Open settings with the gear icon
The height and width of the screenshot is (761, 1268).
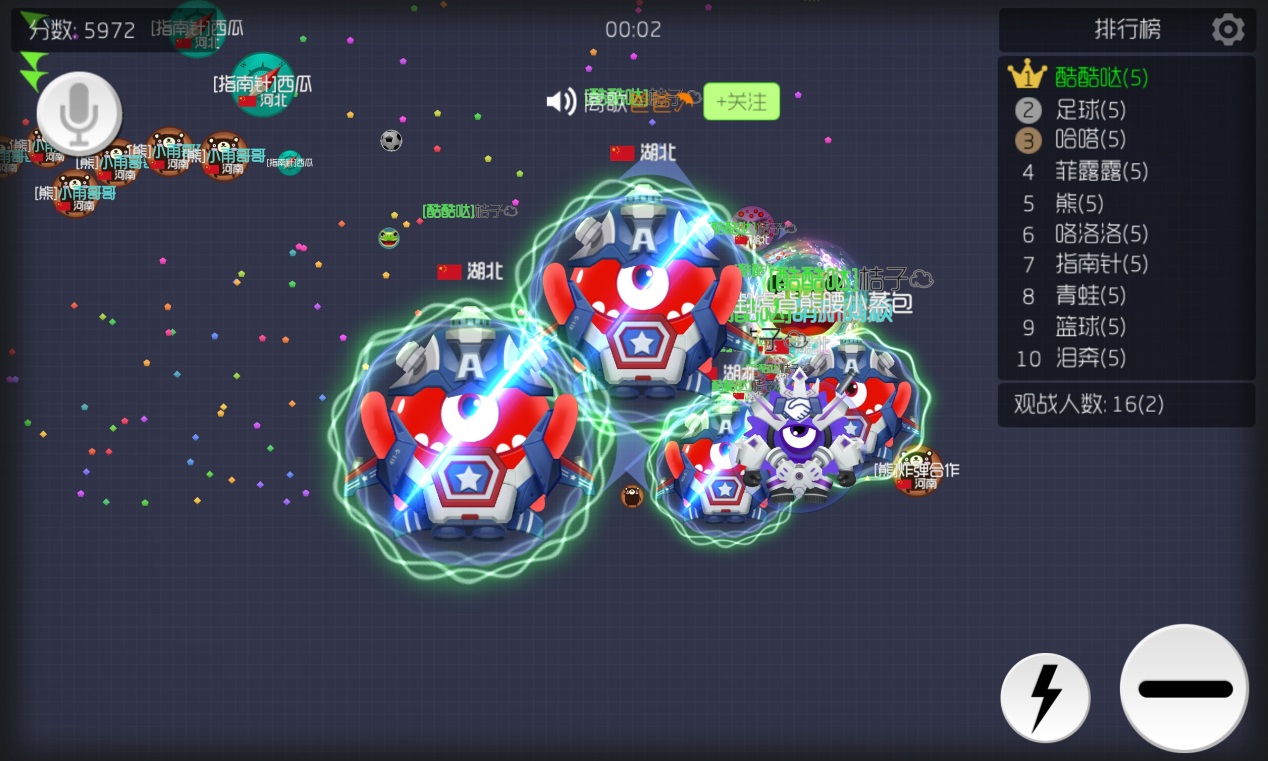[1228, 30]
